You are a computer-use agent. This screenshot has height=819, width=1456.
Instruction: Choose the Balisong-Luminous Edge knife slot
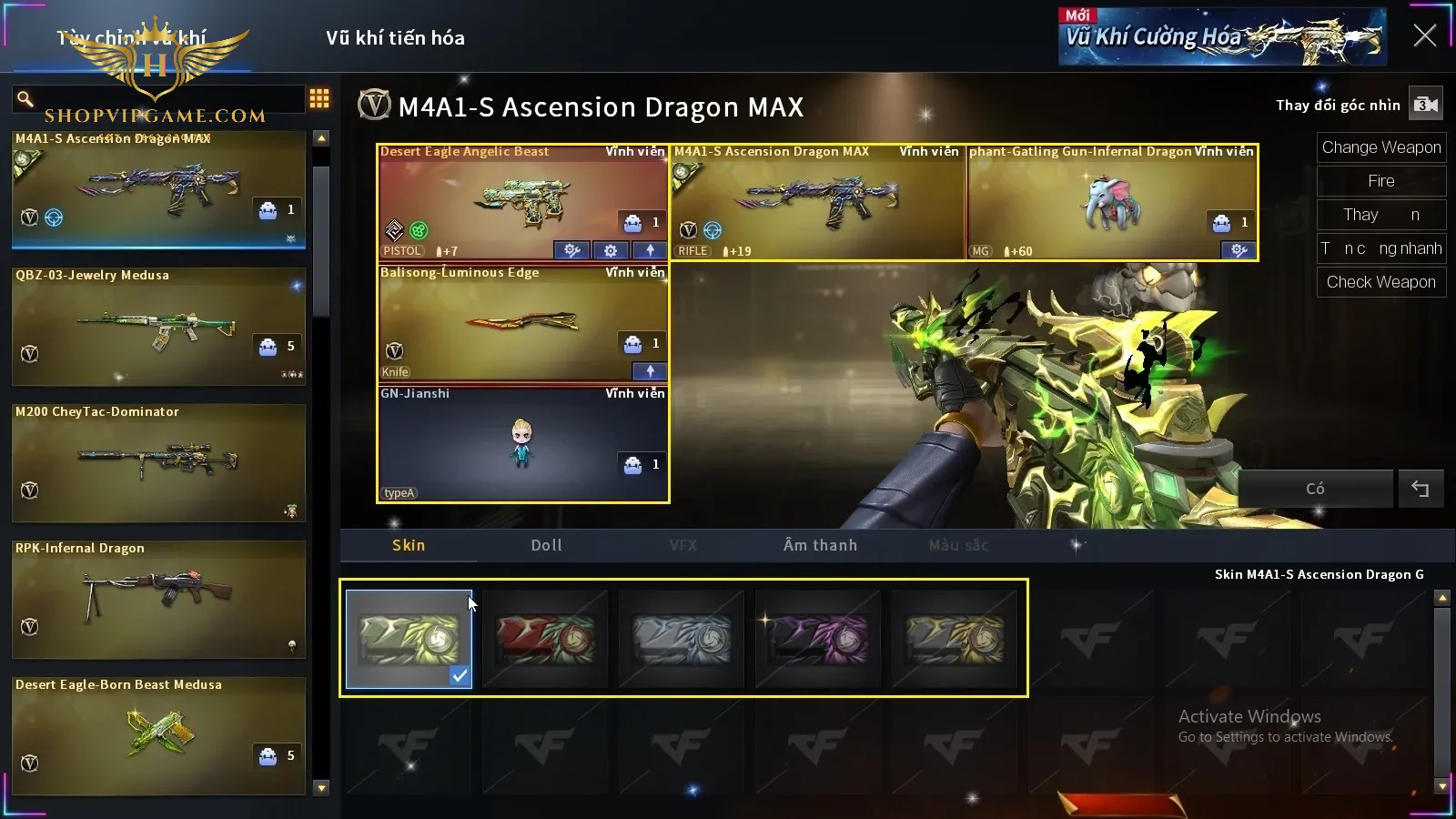point(522,323)
